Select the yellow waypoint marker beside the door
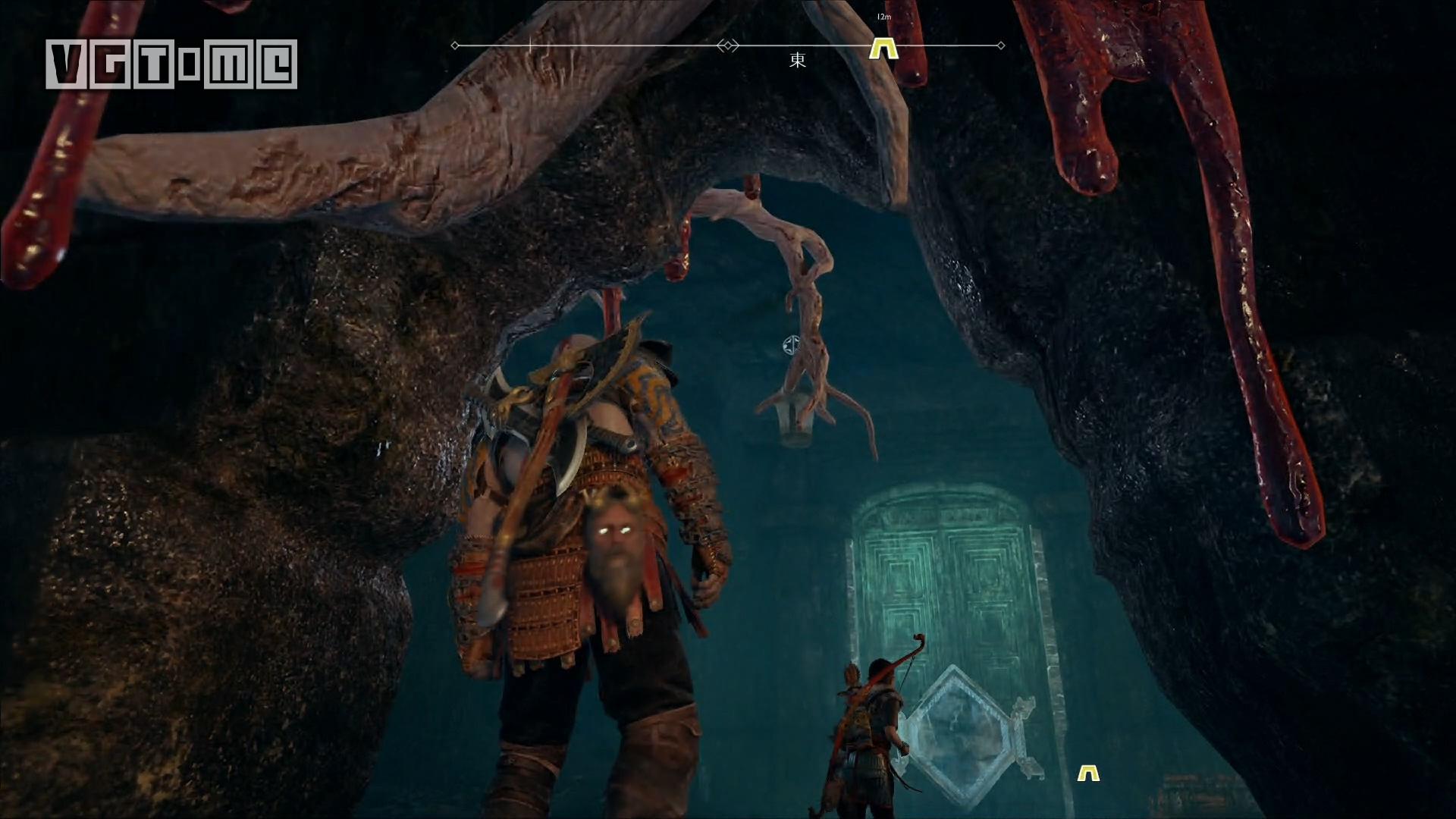This screenshot has height=819, width=1456. tap(1088, 773)
